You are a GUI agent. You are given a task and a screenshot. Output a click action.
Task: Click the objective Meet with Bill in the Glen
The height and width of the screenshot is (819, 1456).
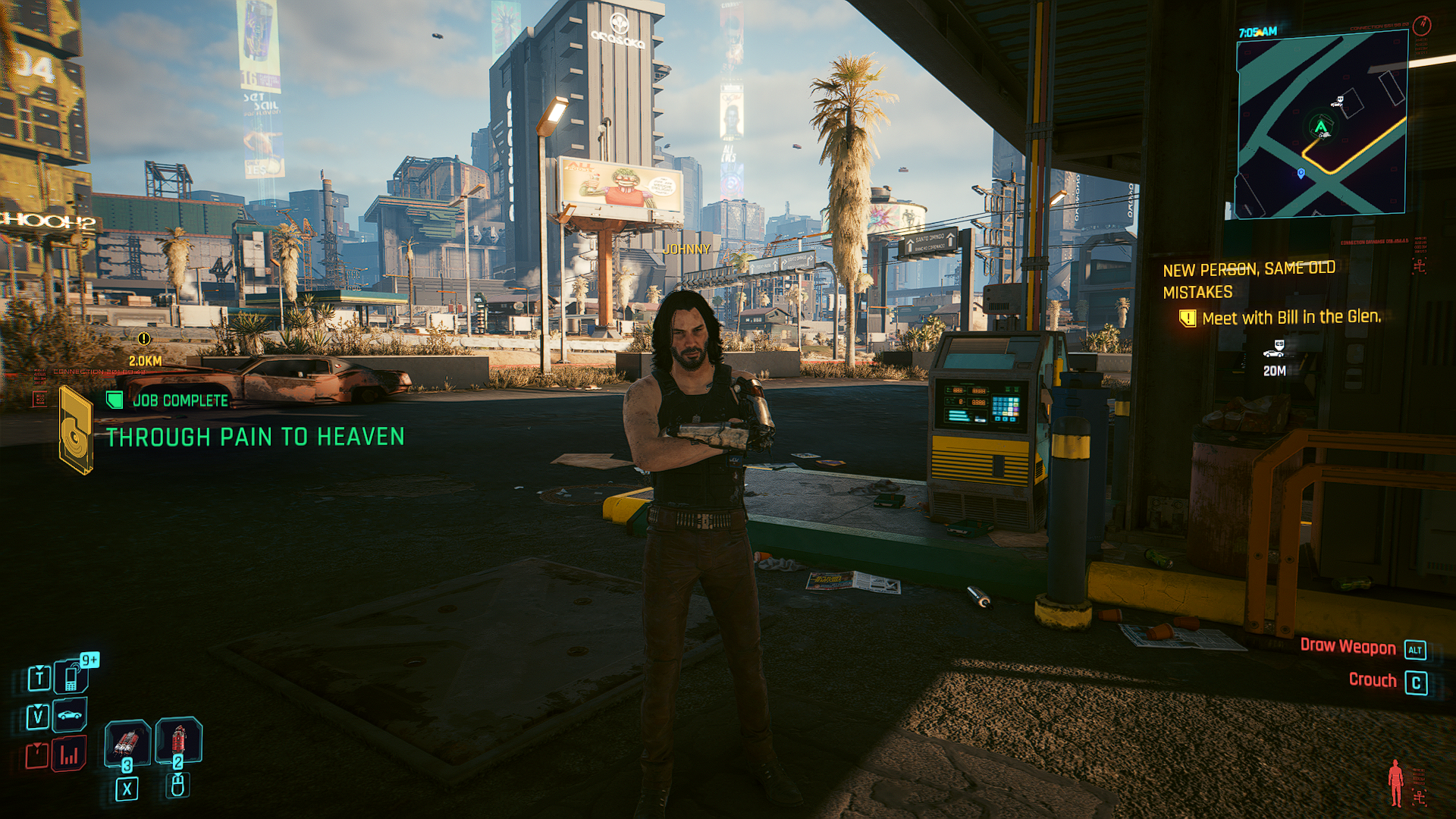[x=1291, y=318]
